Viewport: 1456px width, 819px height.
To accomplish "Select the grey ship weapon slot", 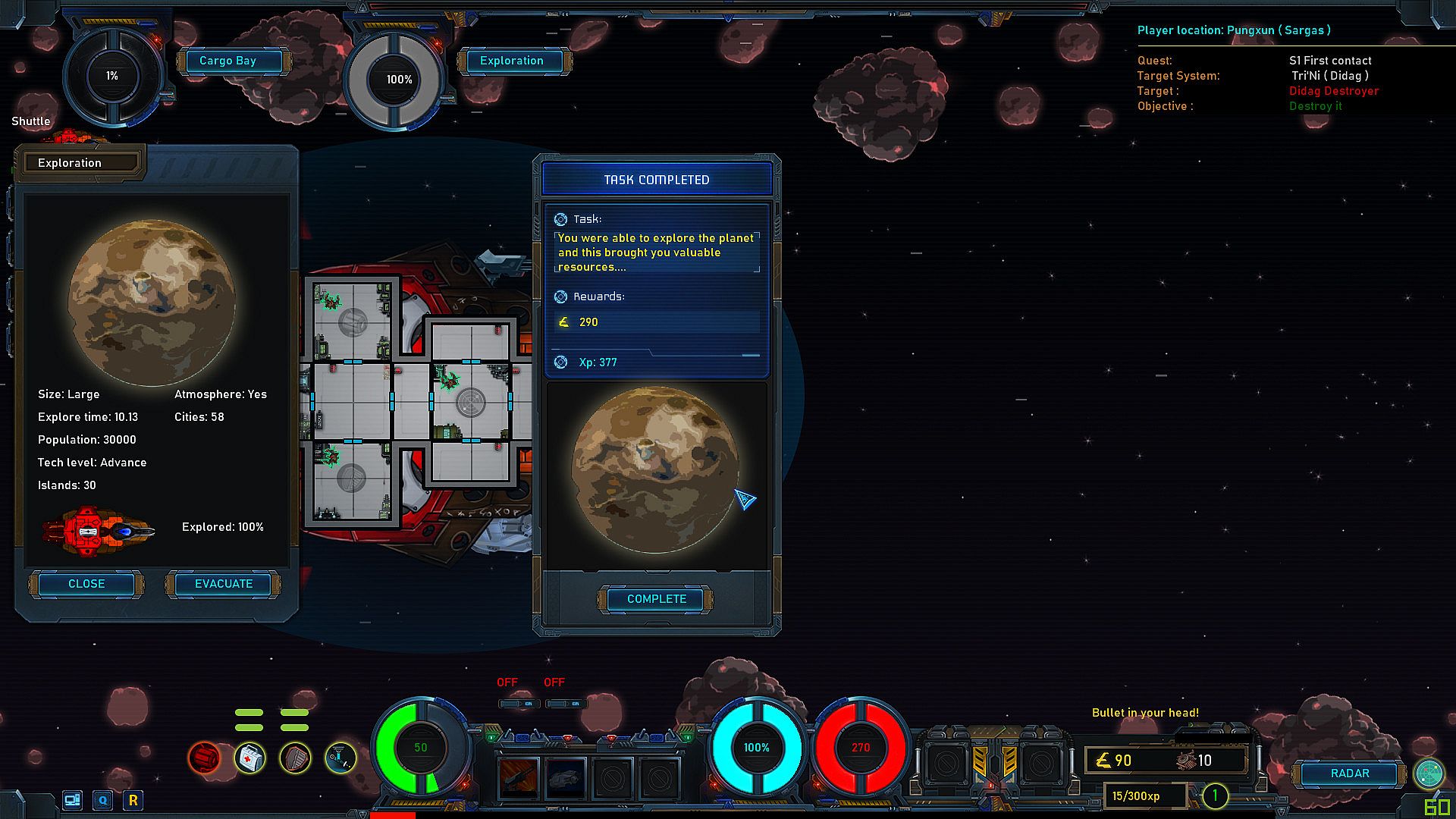I will point(566,777).
